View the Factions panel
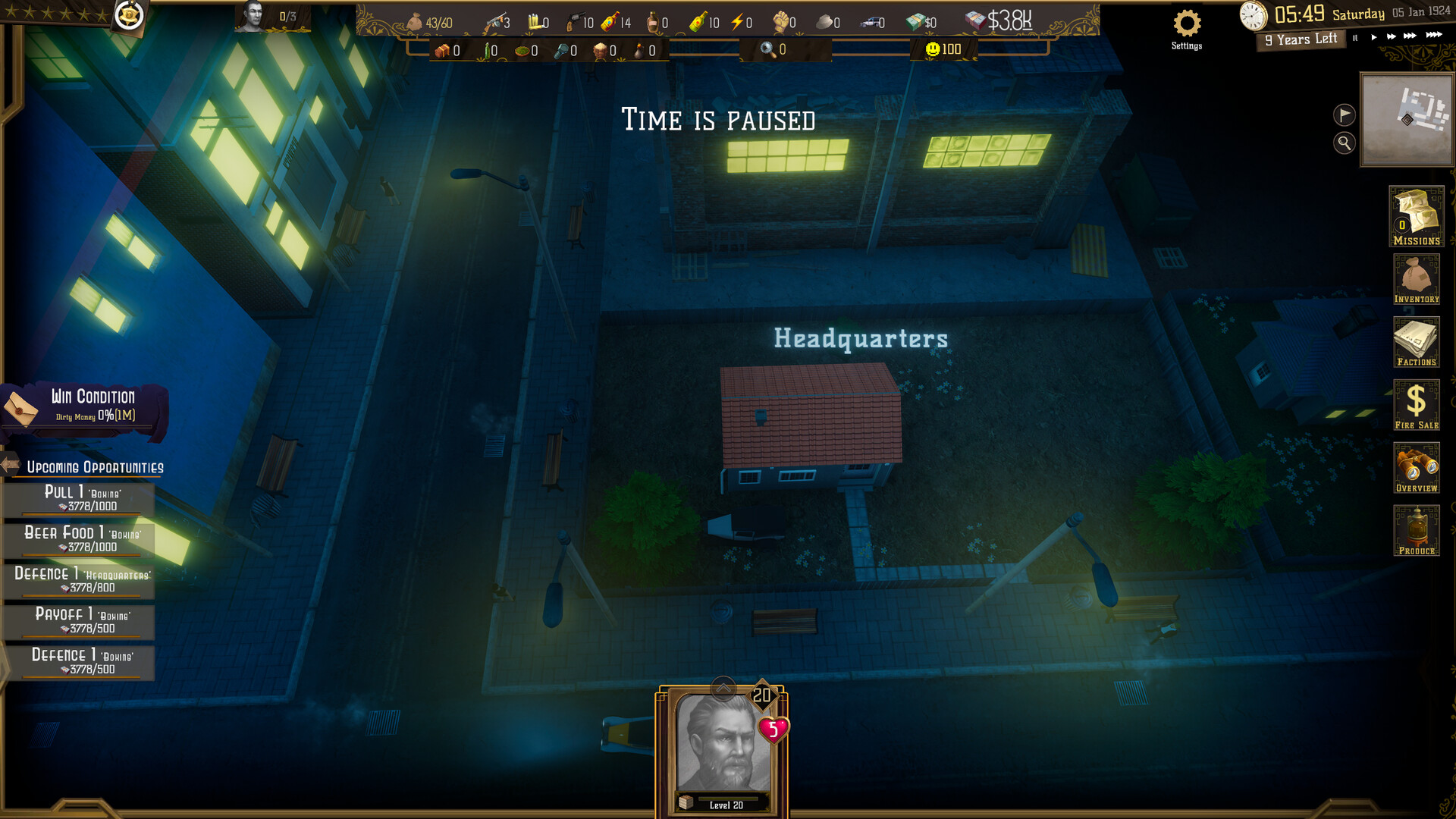The image size is (1456, 819). [x=1417, y=343]
